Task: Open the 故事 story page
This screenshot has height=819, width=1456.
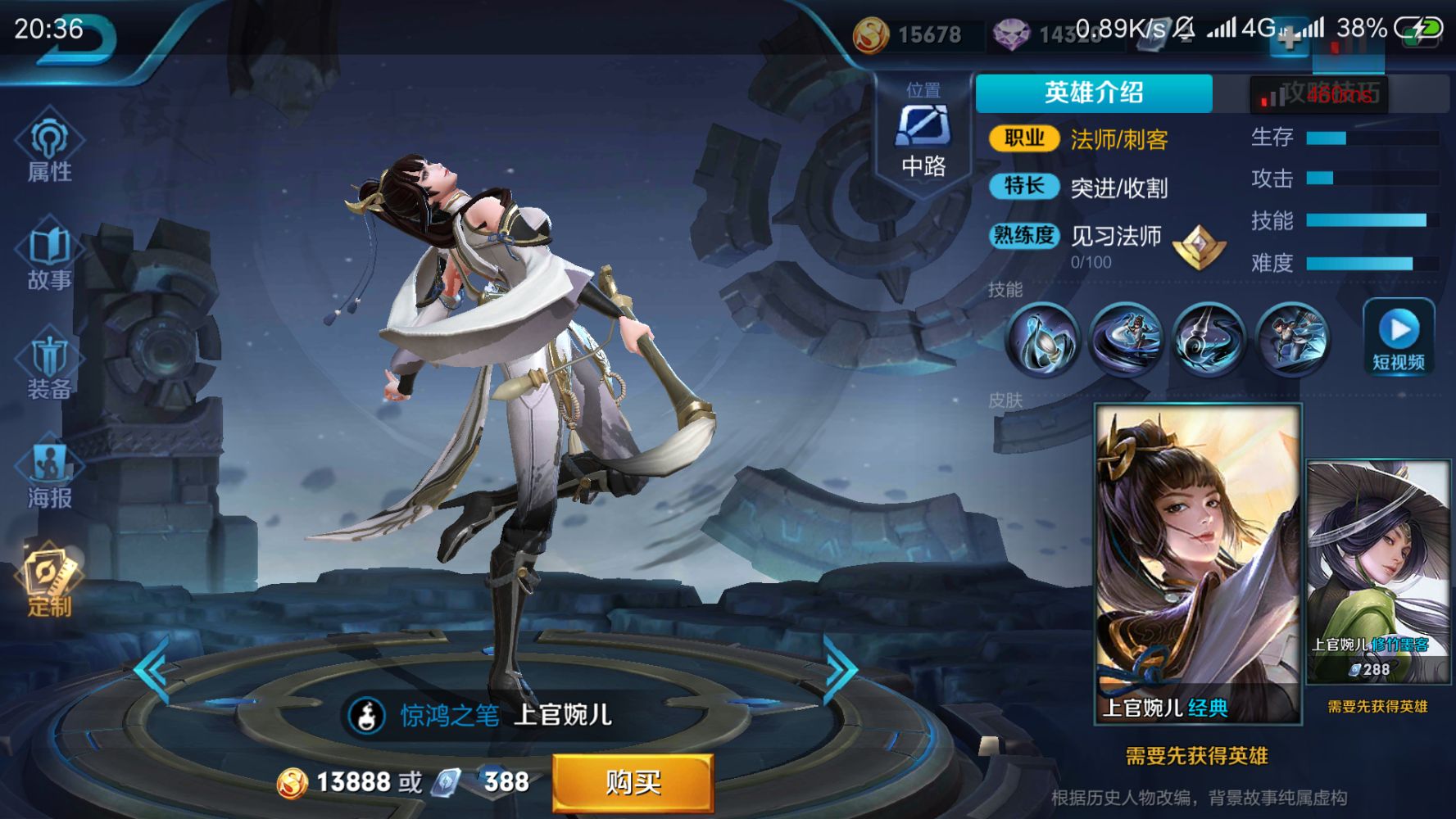Action: pyautogui.click(x=49, y=256)
